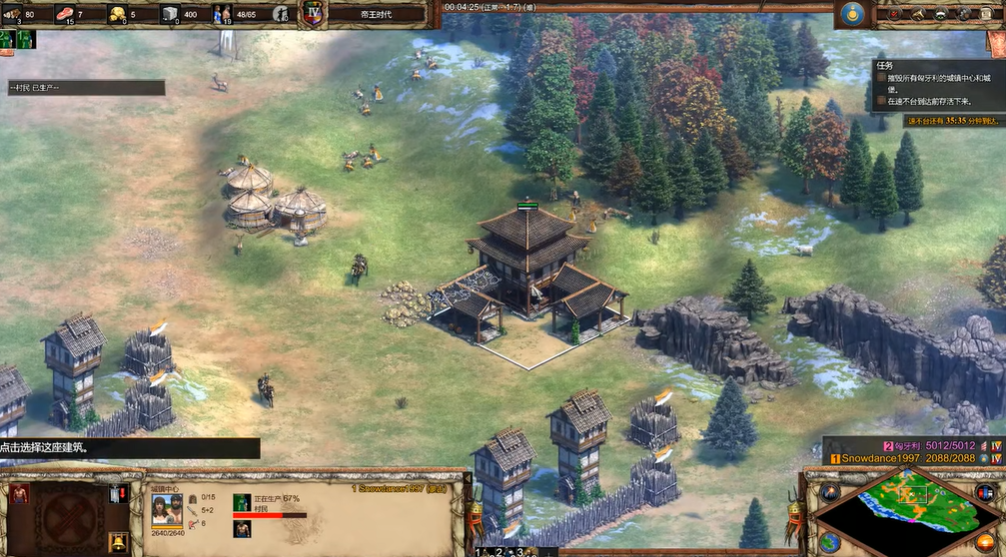Ring the town bell
Image resolution: width=1006 pixels, height=557 pixels.
pos(118,541)
